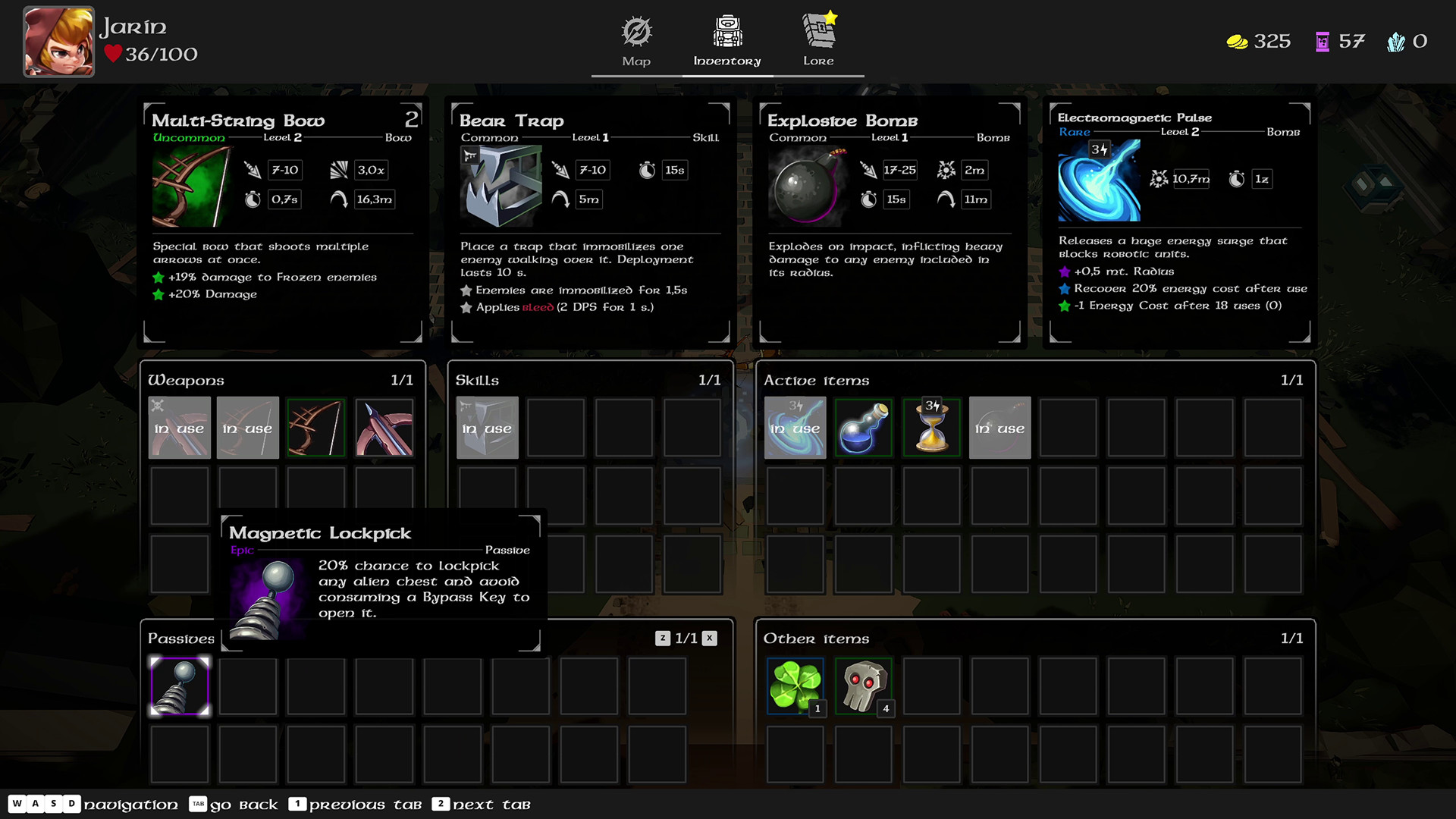Select the Inventory tab
This screenshot has width=1456, height=819.
tap(726, 42)
